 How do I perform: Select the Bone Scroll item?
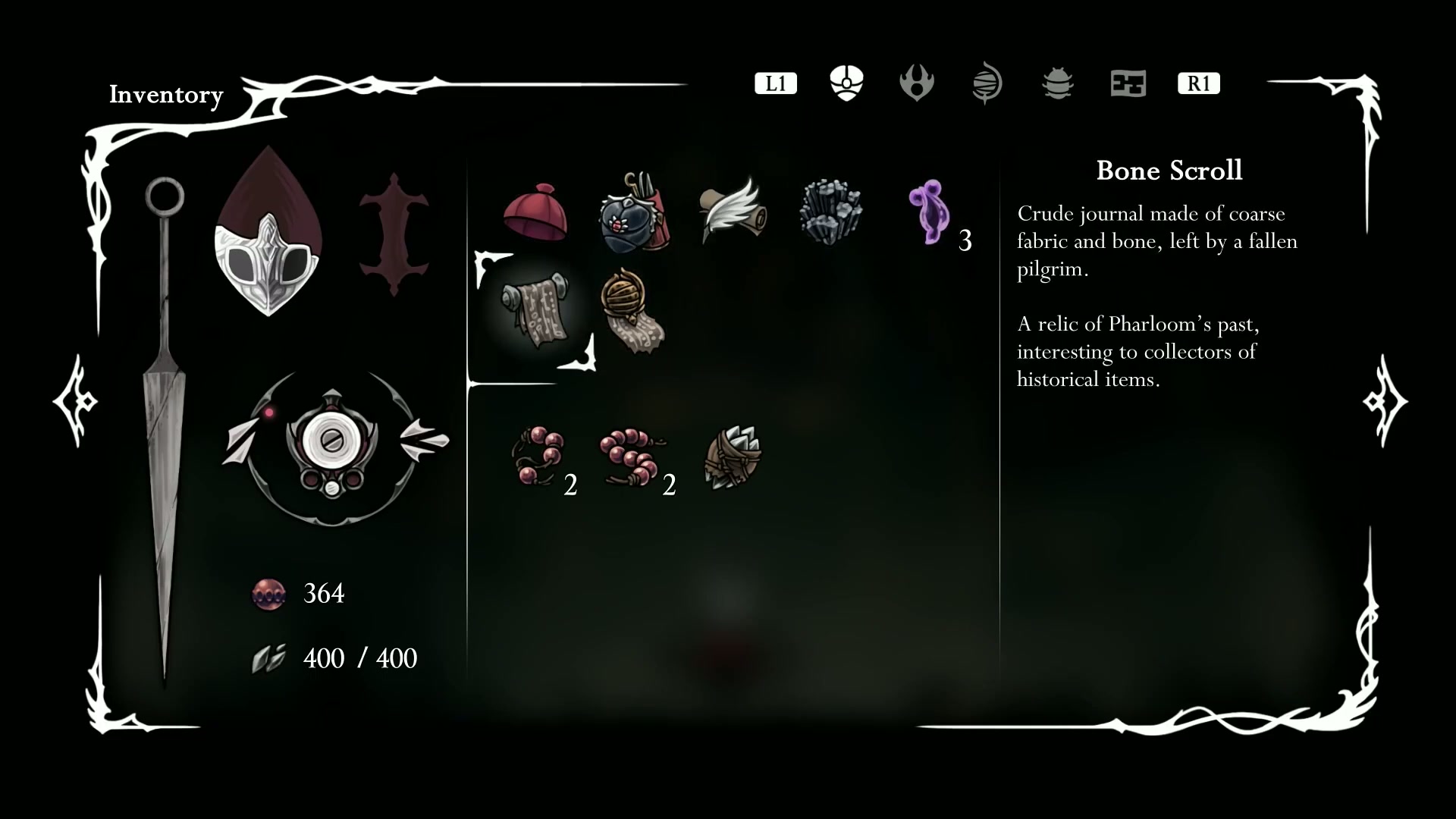click(535, 309)
